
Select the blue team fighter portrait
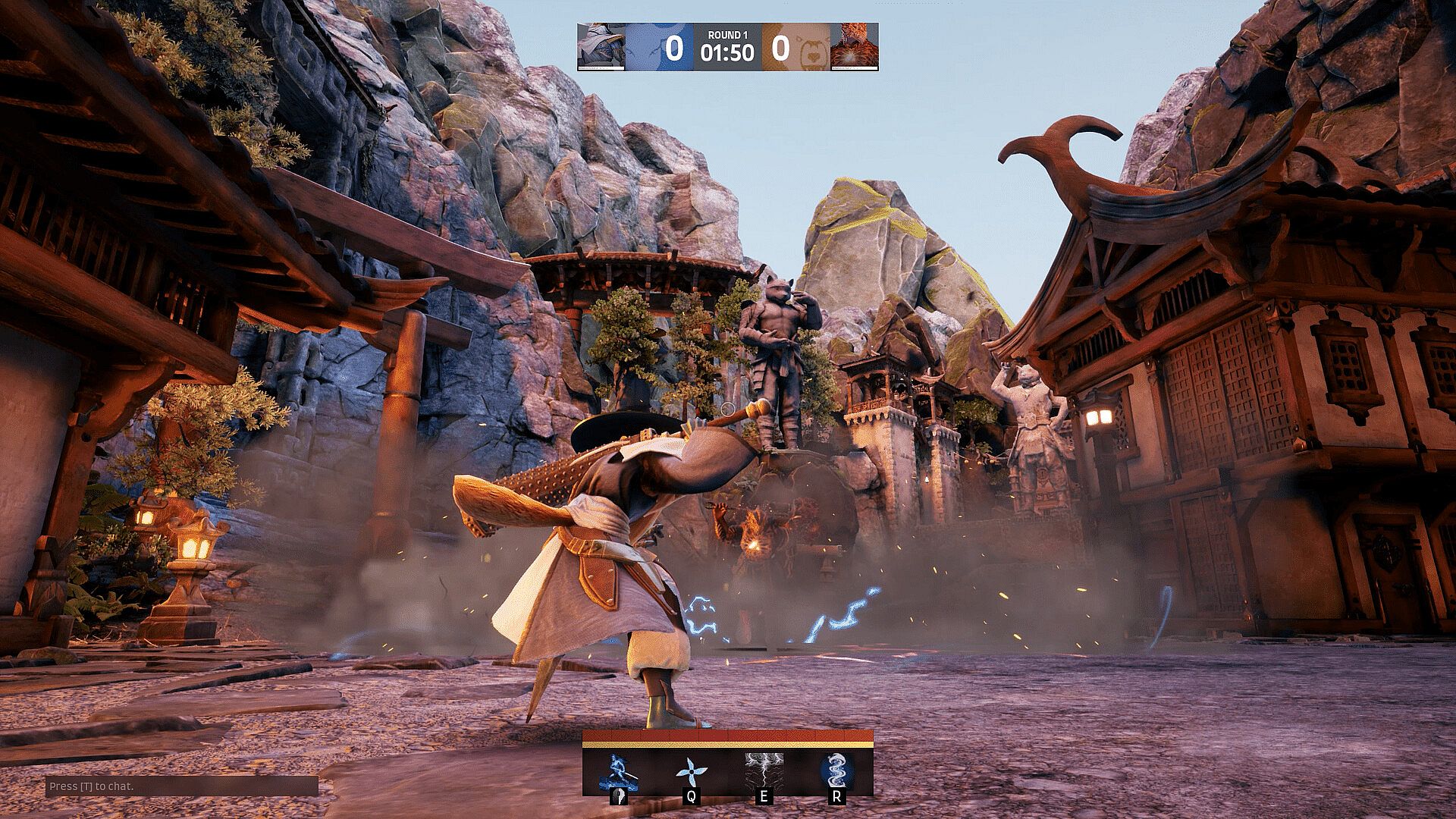coord(601,47)
